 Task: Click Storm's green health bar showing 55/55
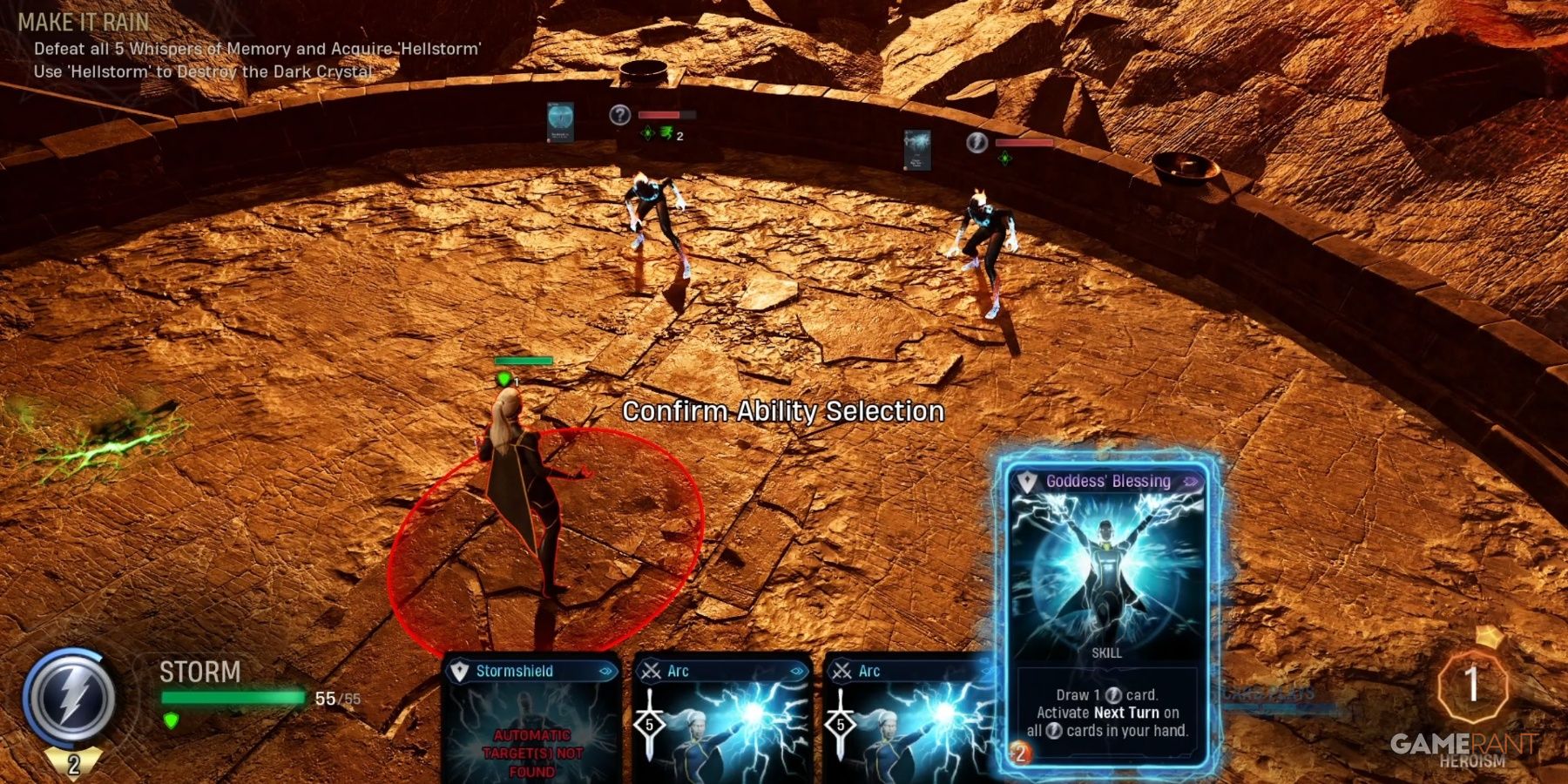pyautogui.click(x=231, y=695)
